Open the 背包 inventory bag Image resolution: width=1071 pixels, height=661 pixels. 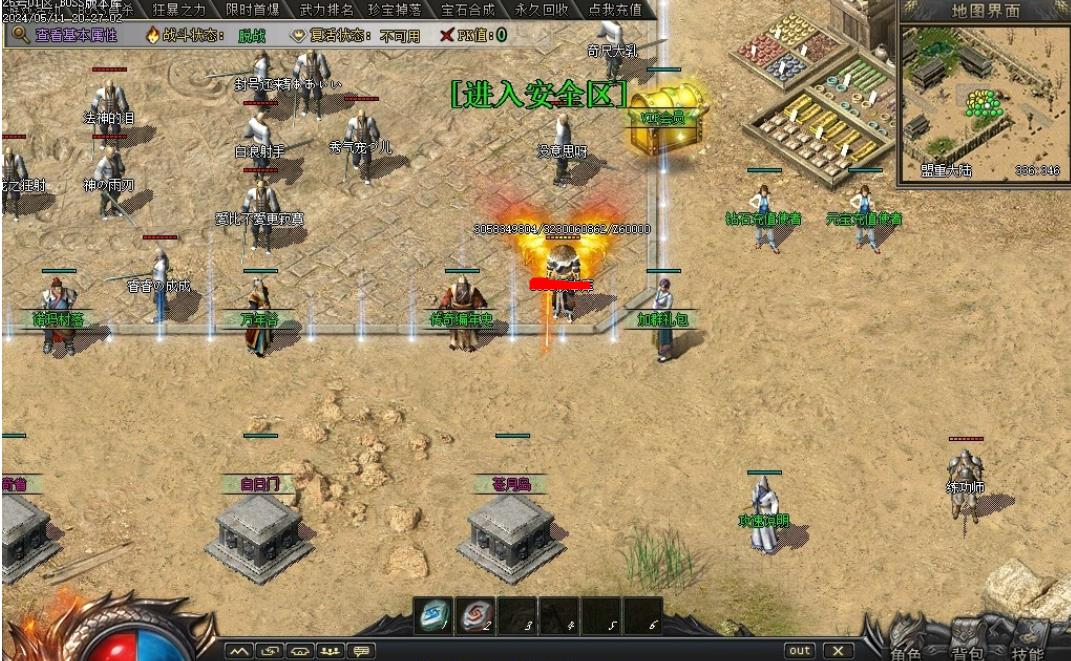pos(966,653)
